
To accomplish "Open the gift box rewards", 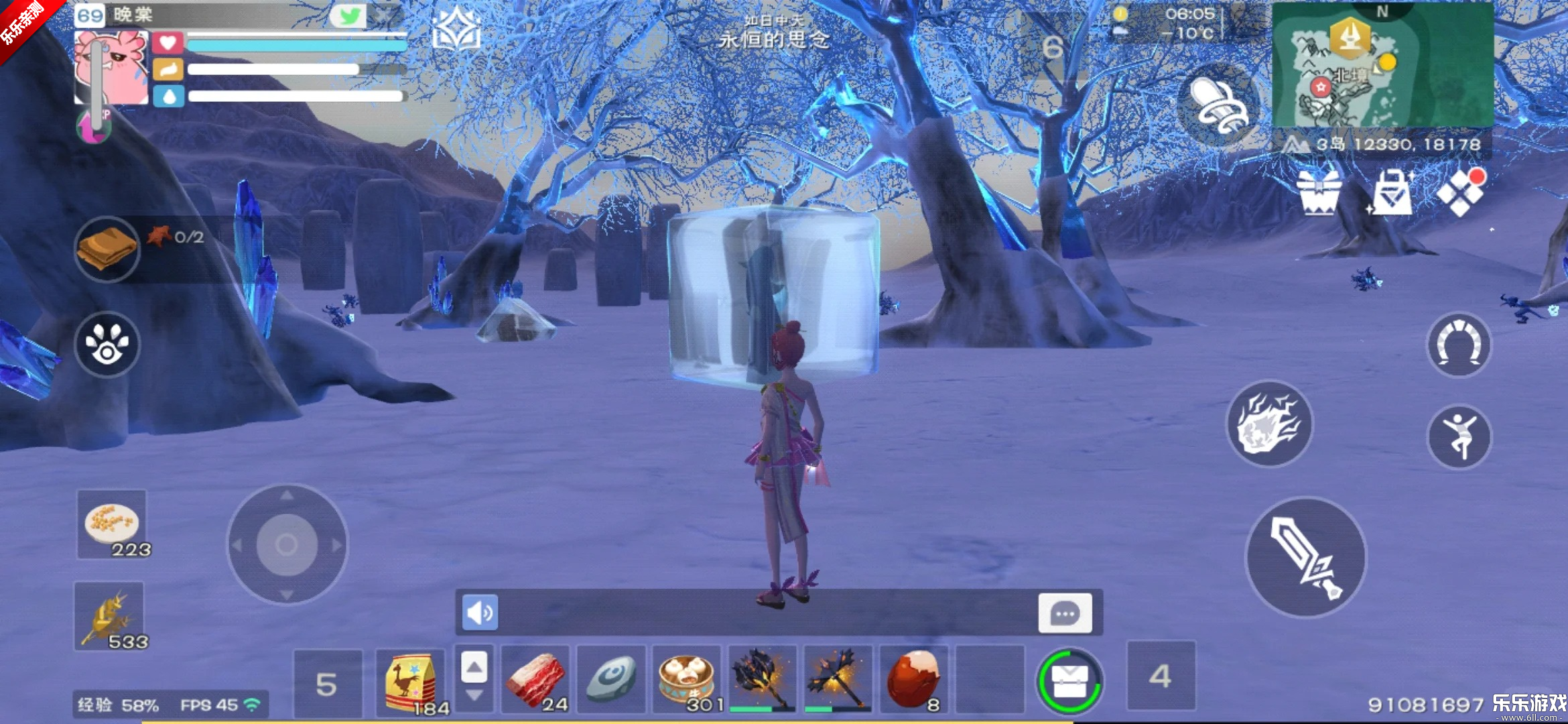I will pos(1319,193).
